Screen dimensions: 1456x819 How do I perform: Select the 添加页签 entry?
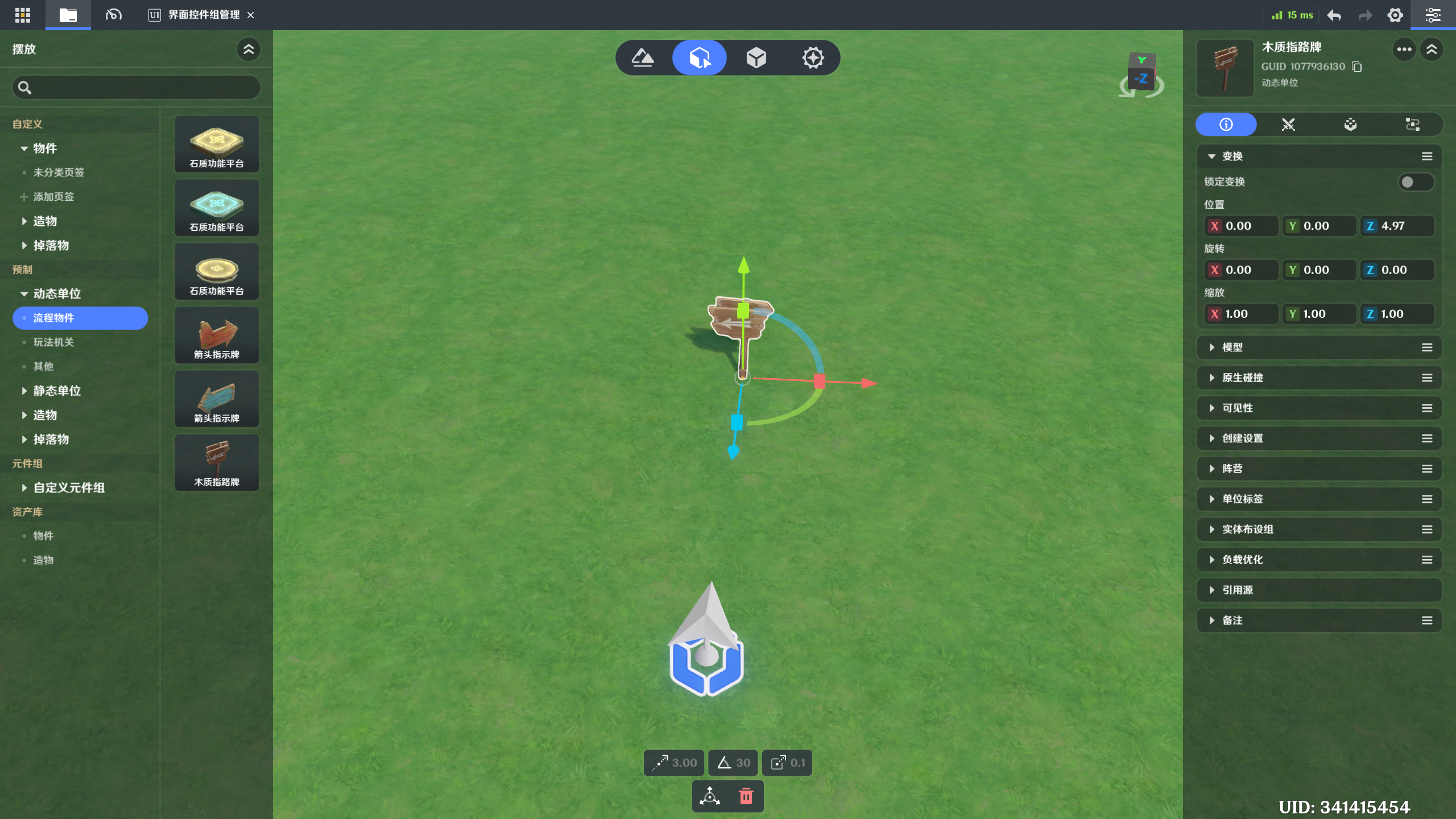coord(53,197)
